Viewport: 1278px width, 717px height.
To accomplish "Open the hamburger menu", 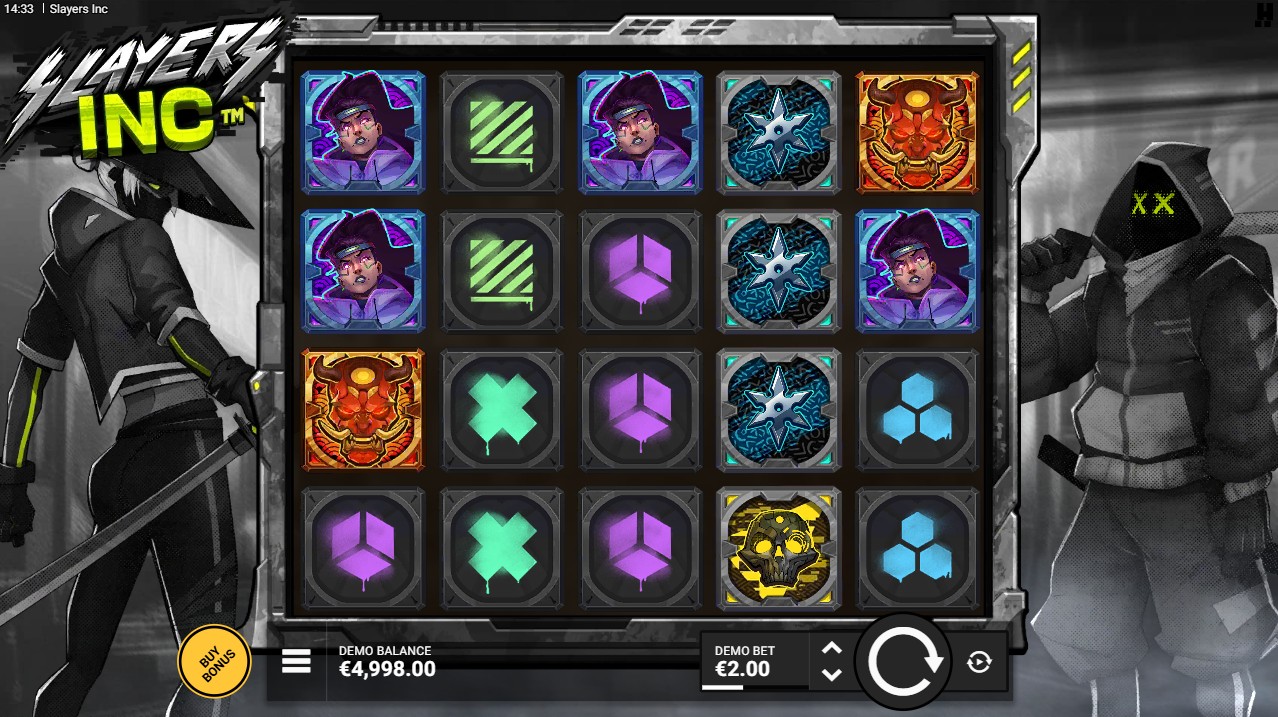I will click(296, 661).
